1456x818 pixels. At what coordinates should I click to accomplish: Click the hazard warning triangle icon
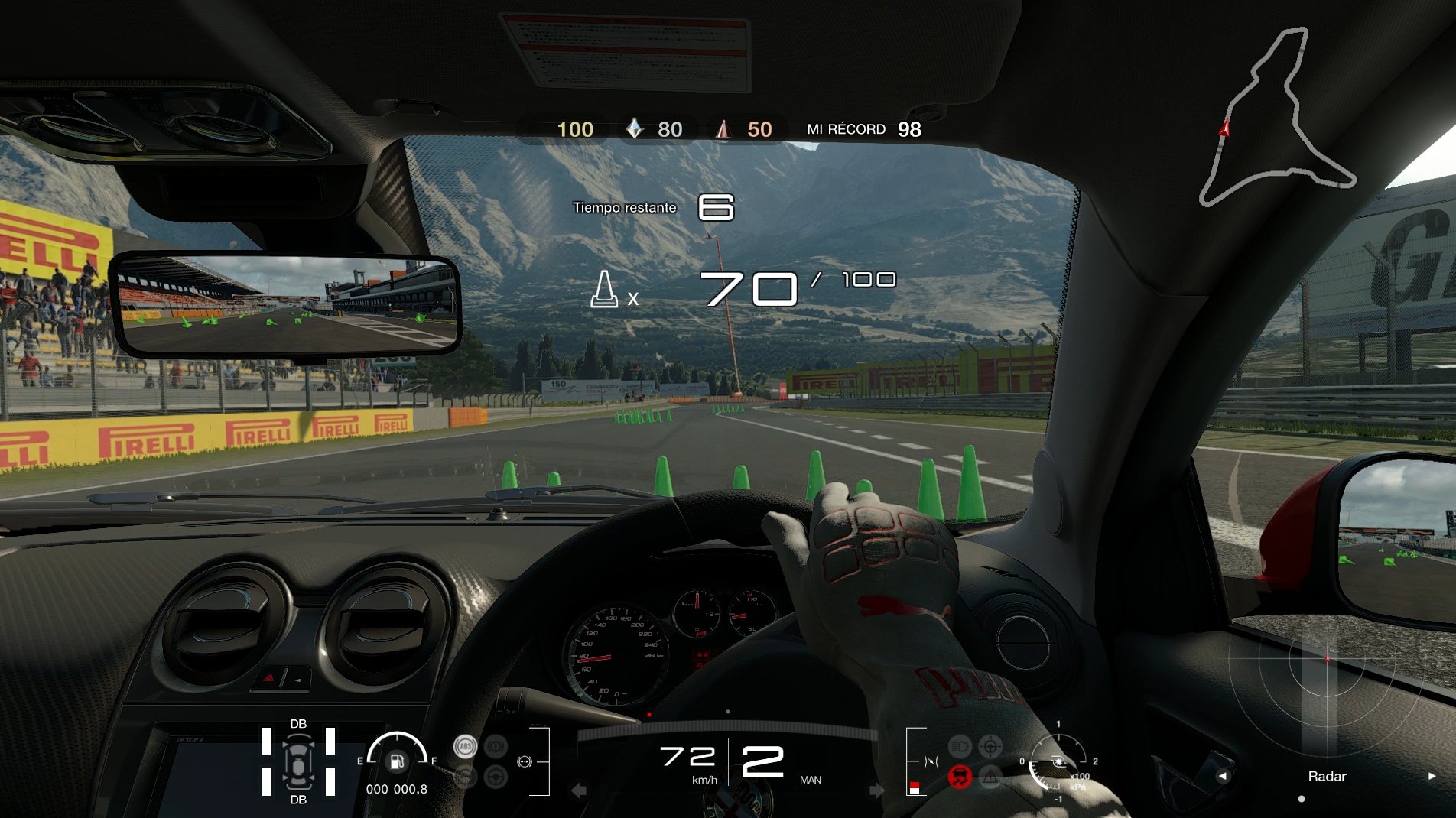coord(990,777)
